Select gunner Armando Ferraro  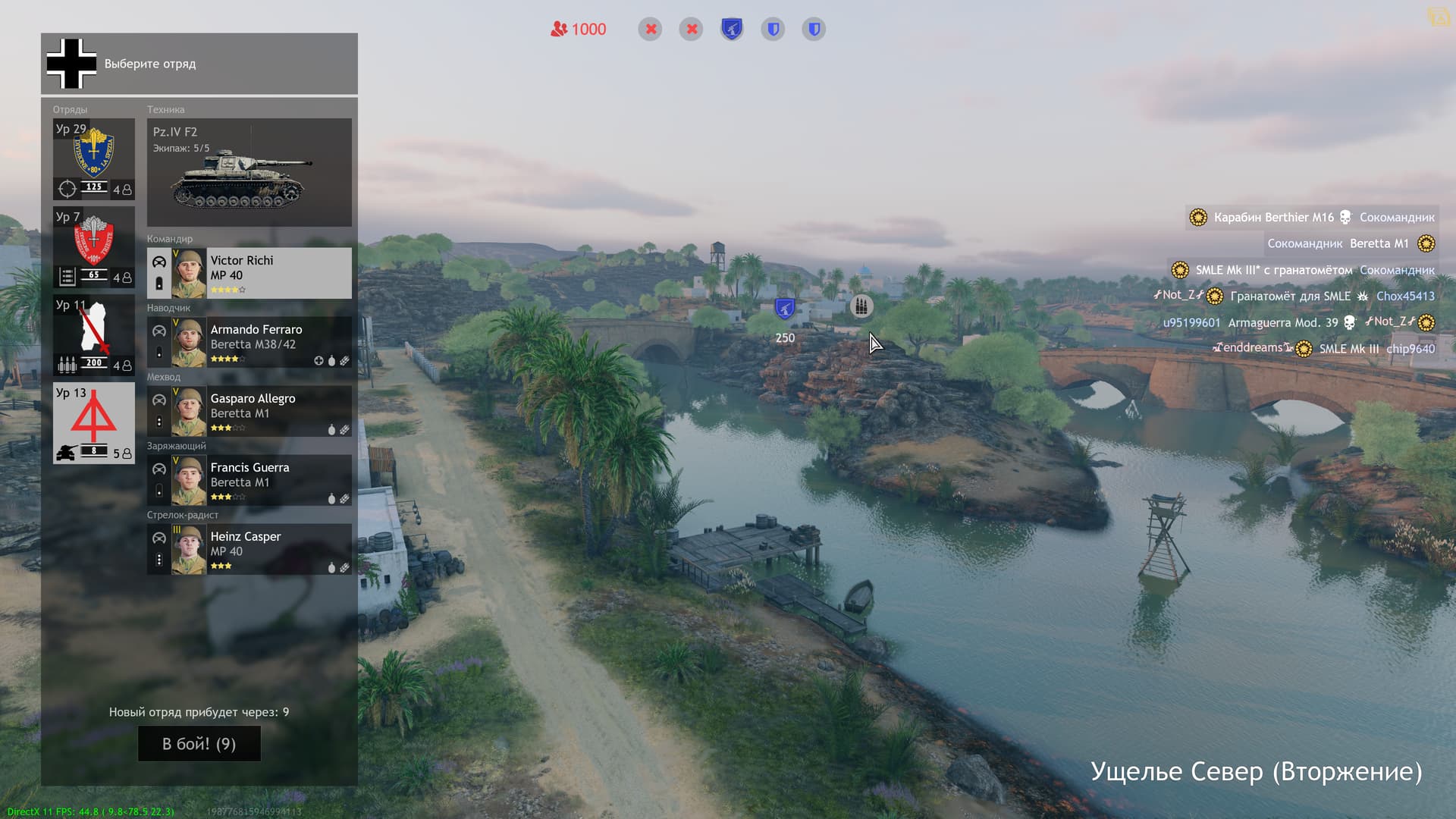click(x=249, y=343)
